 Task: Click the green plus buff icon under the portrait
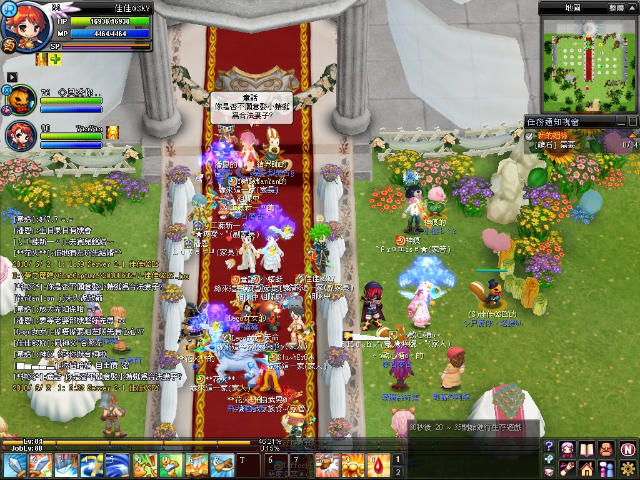coord(56,60)
